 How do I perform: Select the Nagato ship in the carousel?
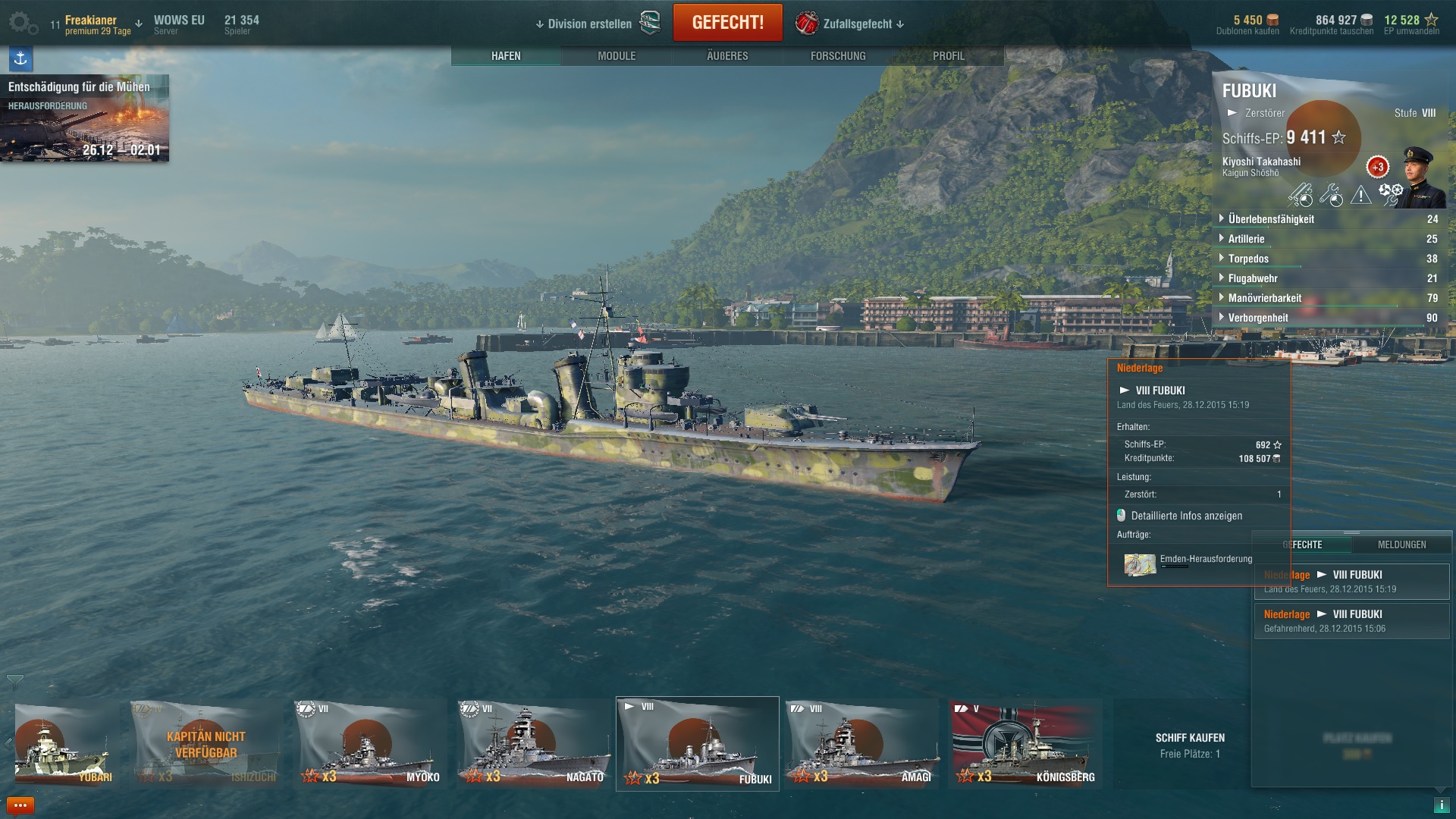point(535,744)
